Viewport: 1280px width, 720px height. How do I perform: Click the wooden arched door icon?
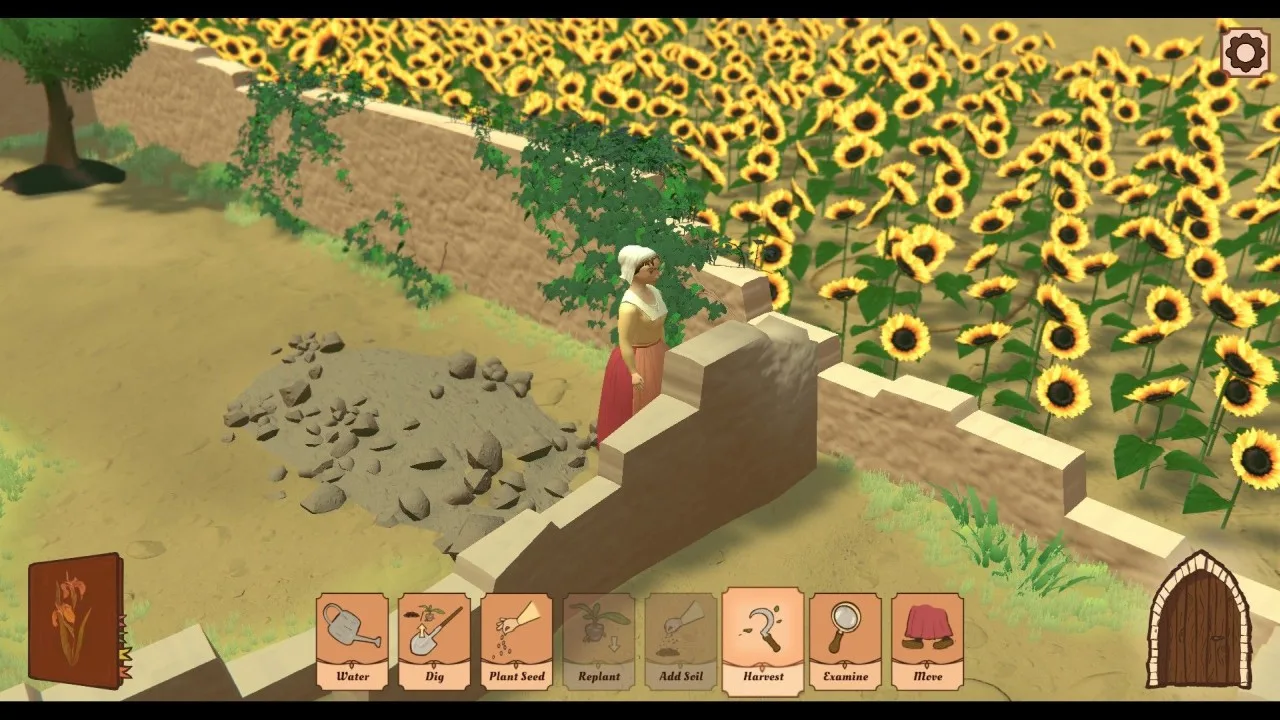tap(1198, 622)
